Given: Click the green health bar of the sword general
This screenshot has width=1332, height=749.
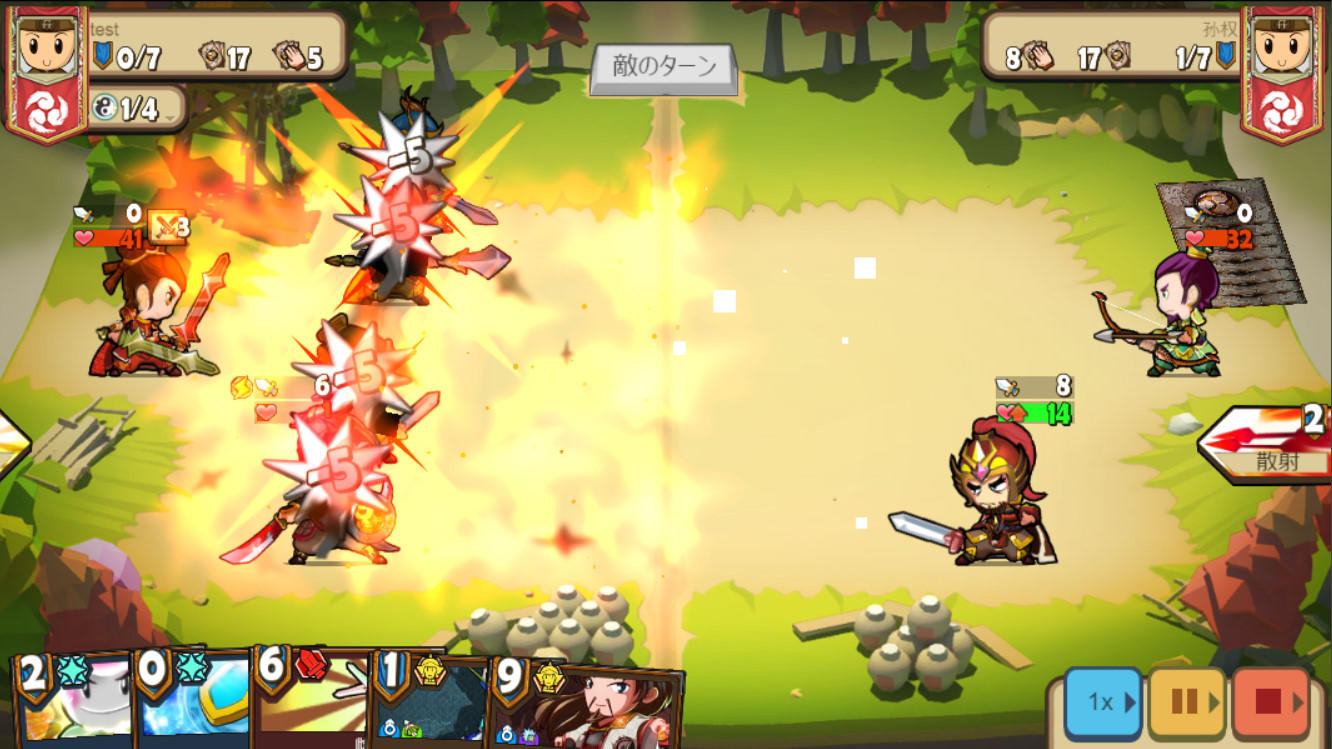Looking at the screenshot, I should coord(1035,409).
